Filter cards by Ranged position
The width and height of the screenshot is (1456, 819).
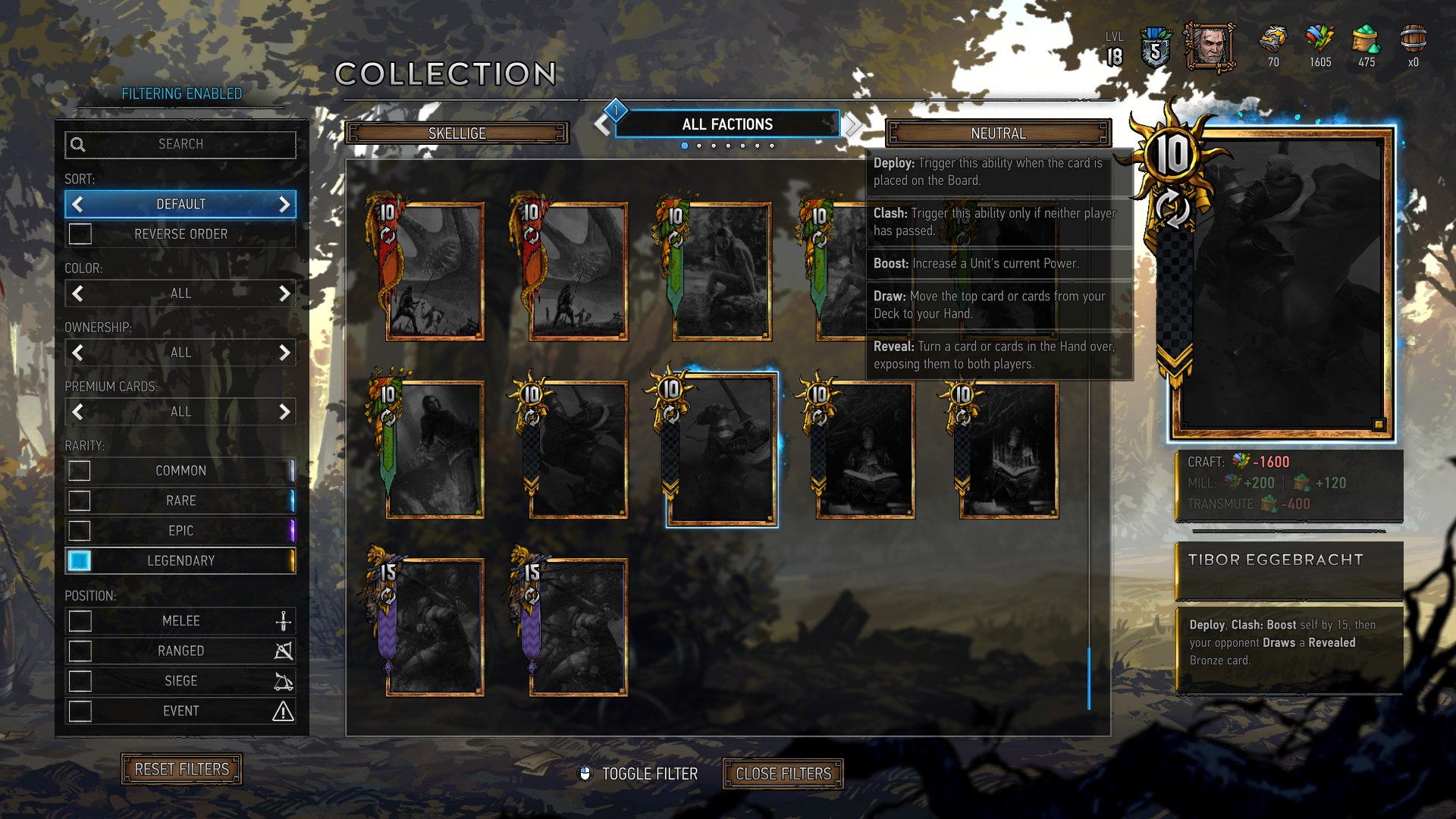pyautogui.click(x=80, y=651)
